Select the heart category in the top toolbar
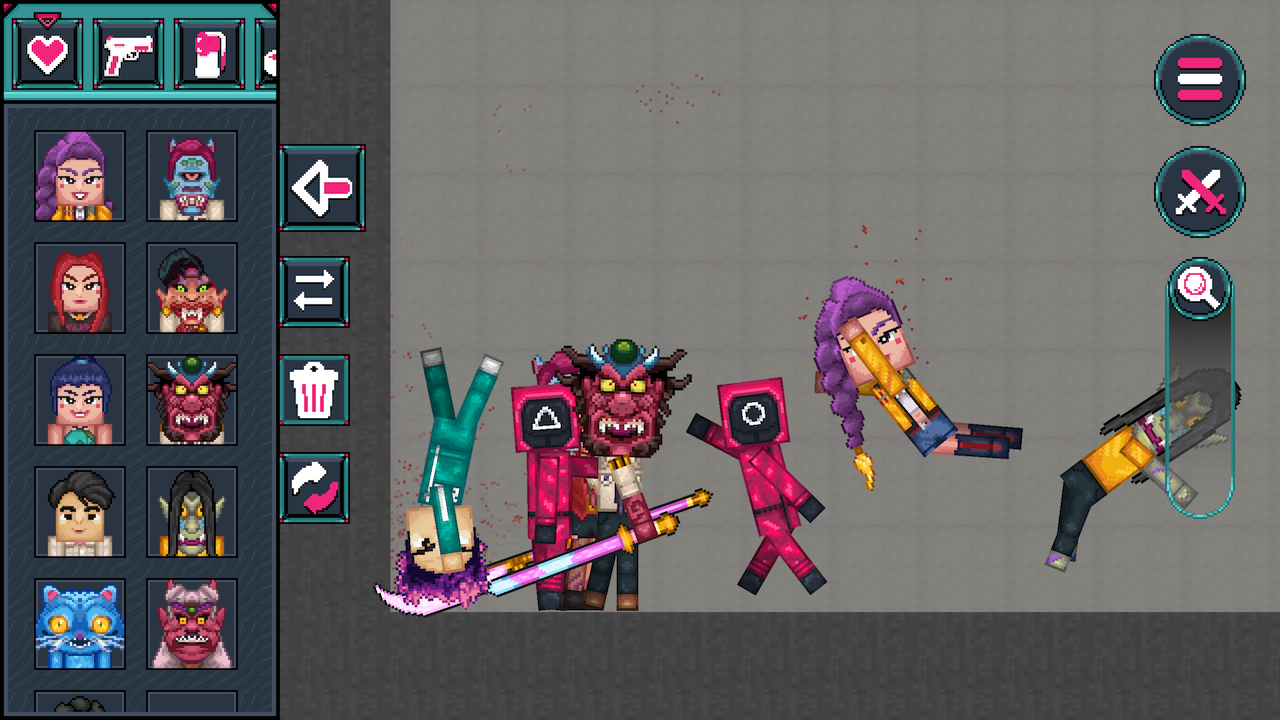The width and height of the screenshot is (1280, 720). [x=46, y=53]
